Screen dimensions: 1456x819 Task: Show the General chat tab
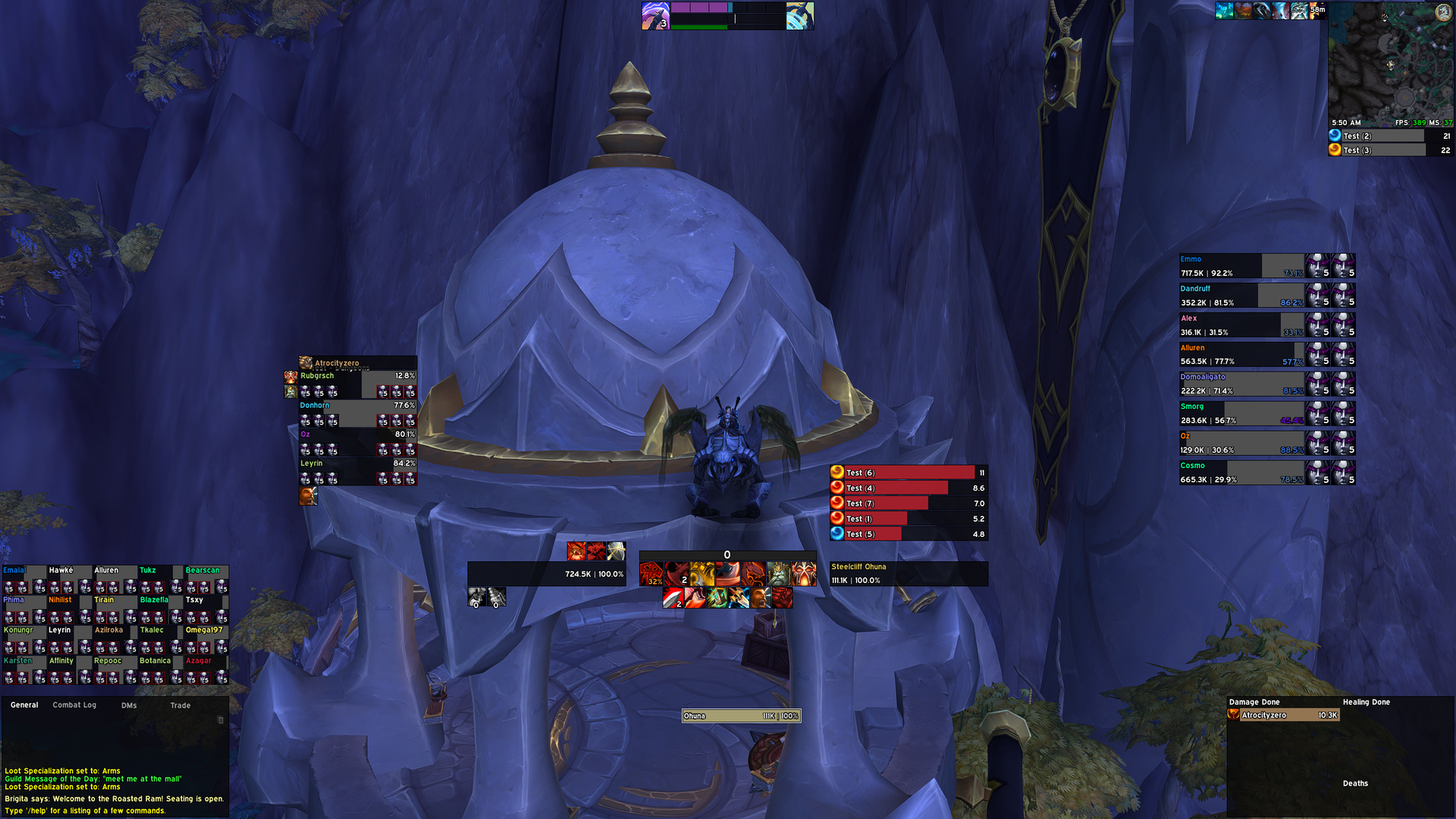(x=24, y=705)
